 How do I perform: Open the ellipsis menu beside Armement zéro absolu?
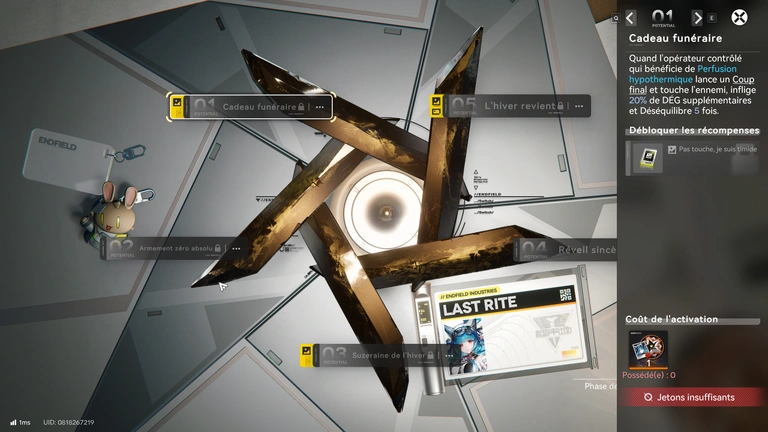coord(236,248)
